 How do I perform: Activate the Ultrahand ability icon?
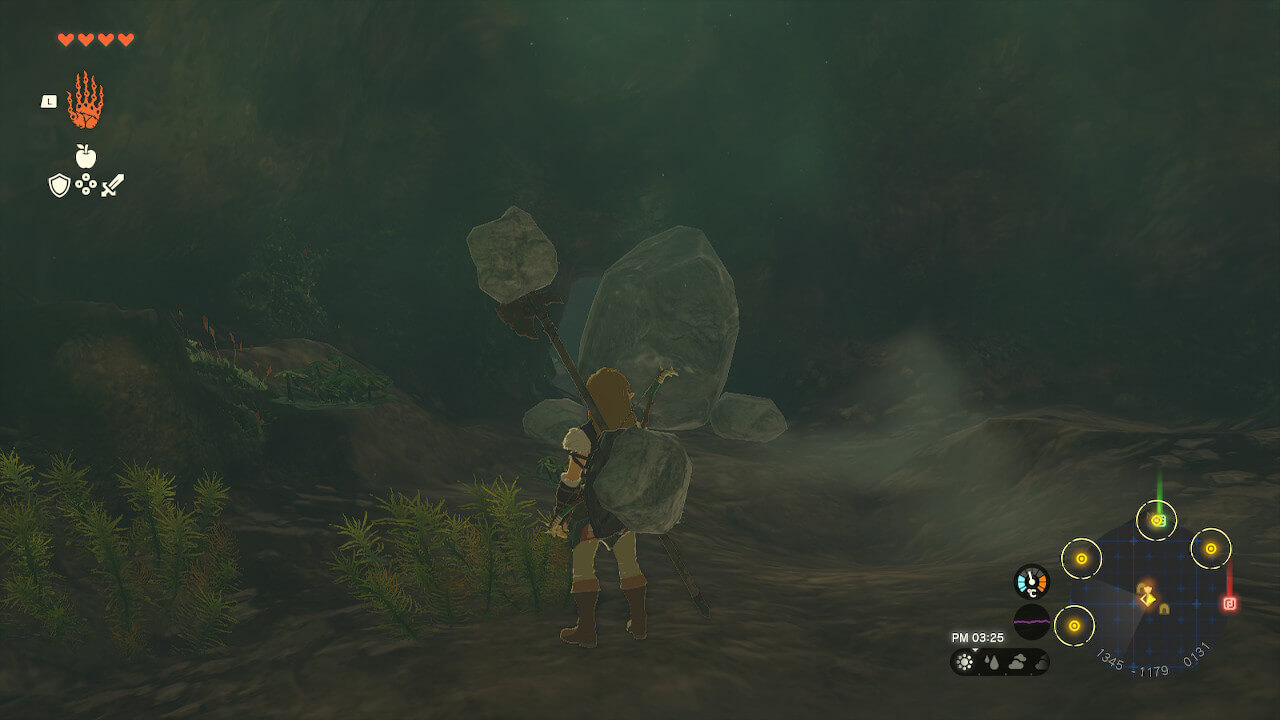click(x=85, y=101)
